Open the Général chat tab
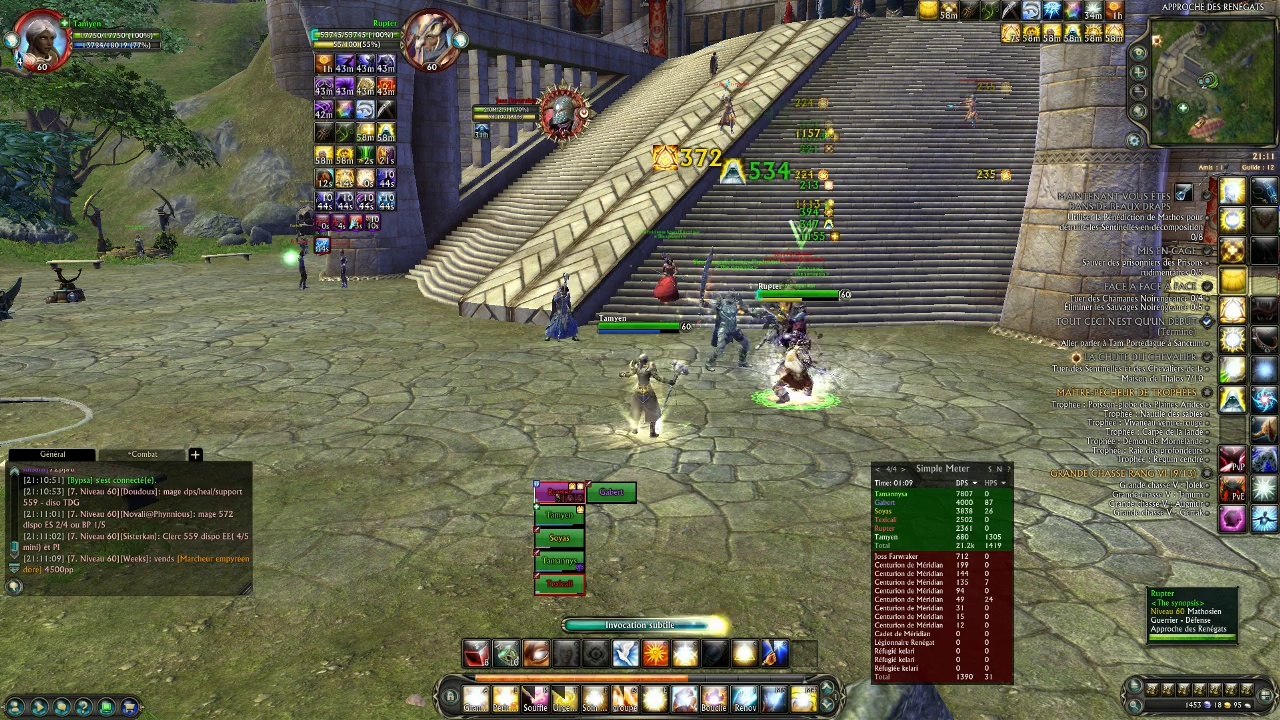 (52, 455)
